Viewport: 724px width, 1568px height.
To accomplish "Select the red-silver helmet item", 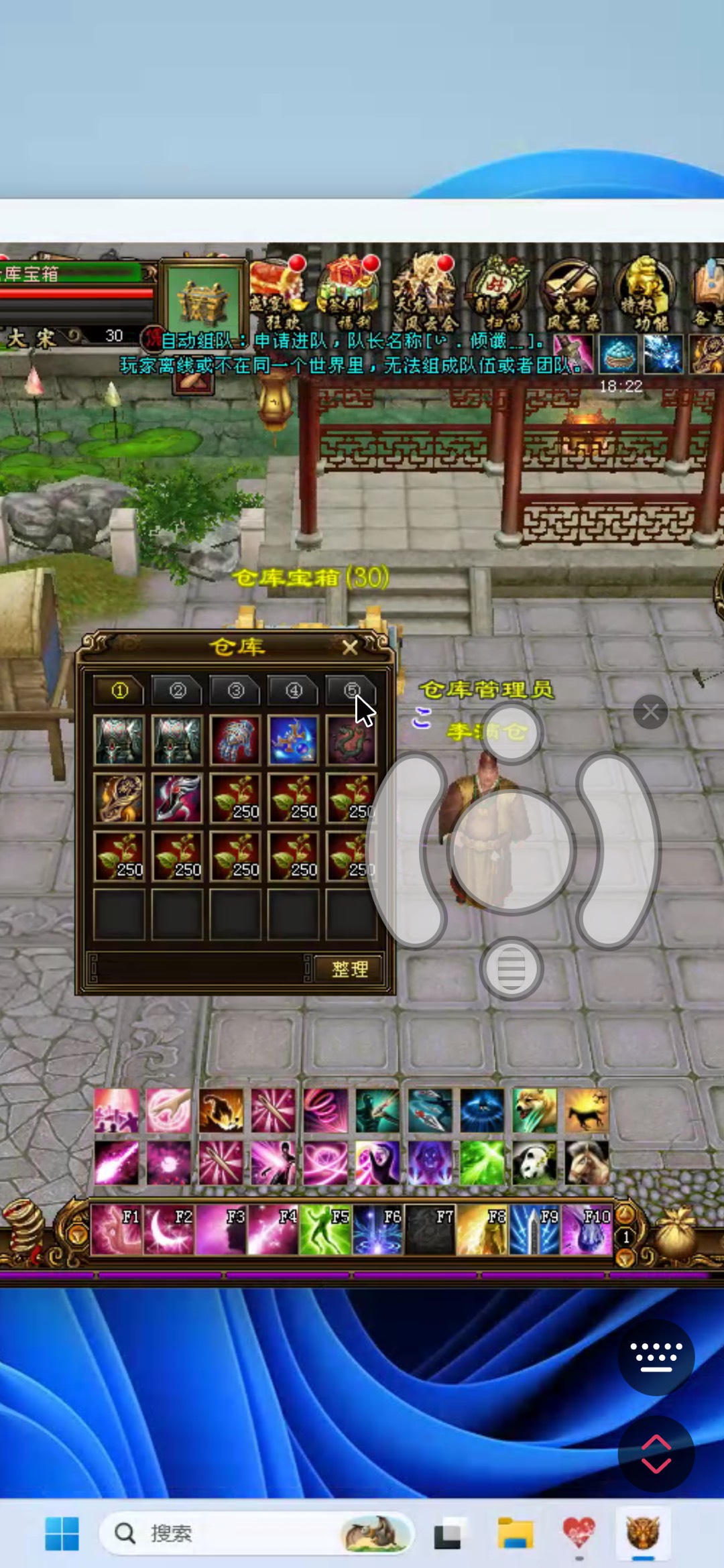I will click(177, 798).
